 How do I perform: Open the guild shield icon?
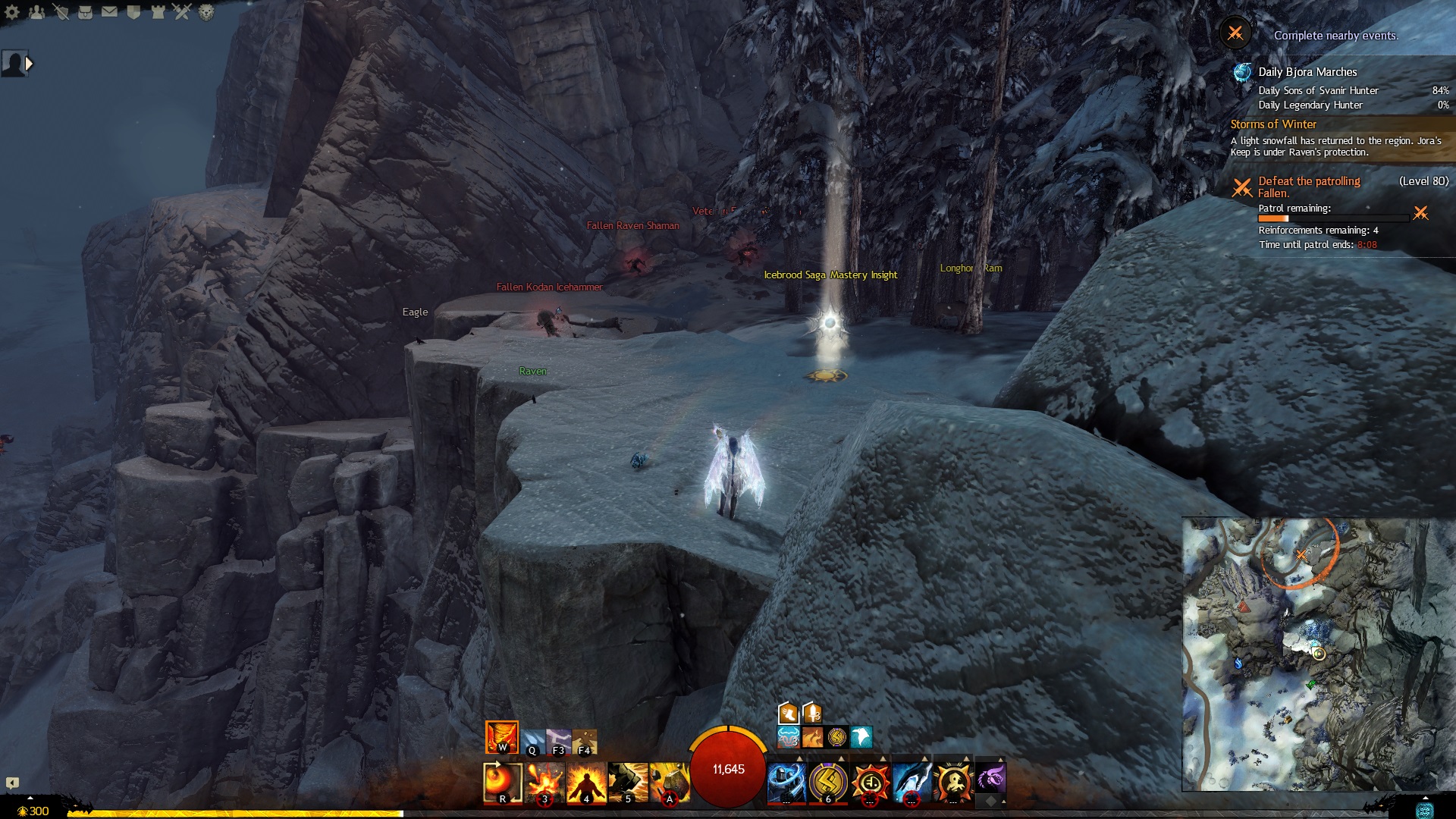click(133, 12)
